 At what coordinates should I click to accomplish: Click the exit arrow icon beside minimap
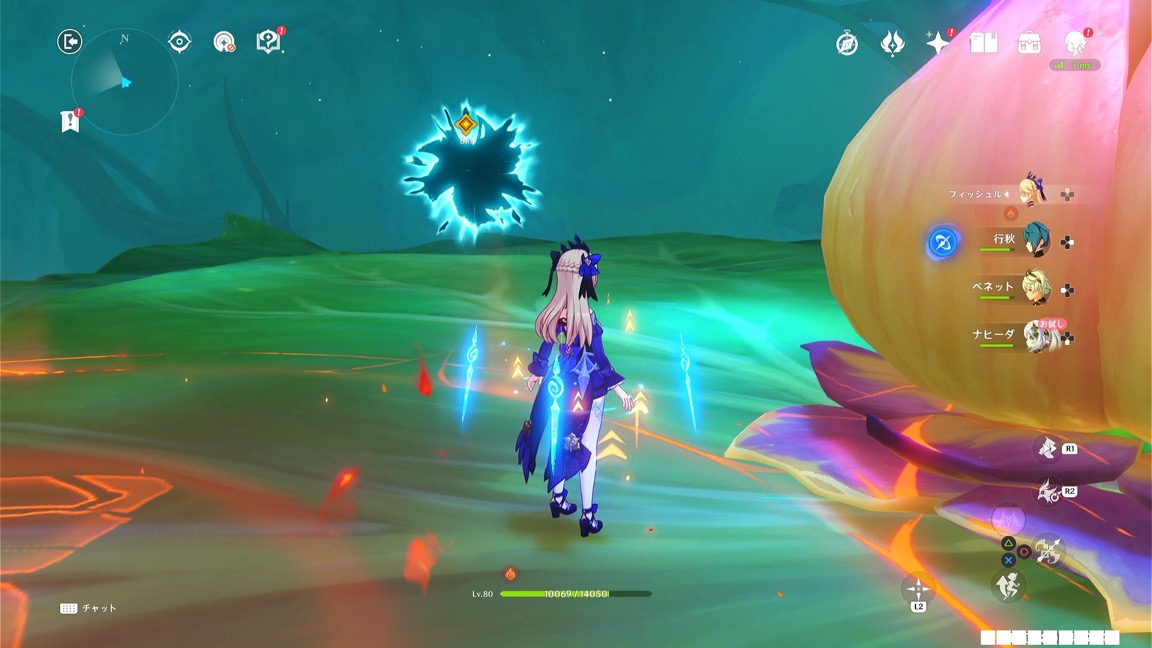(69, 41)
